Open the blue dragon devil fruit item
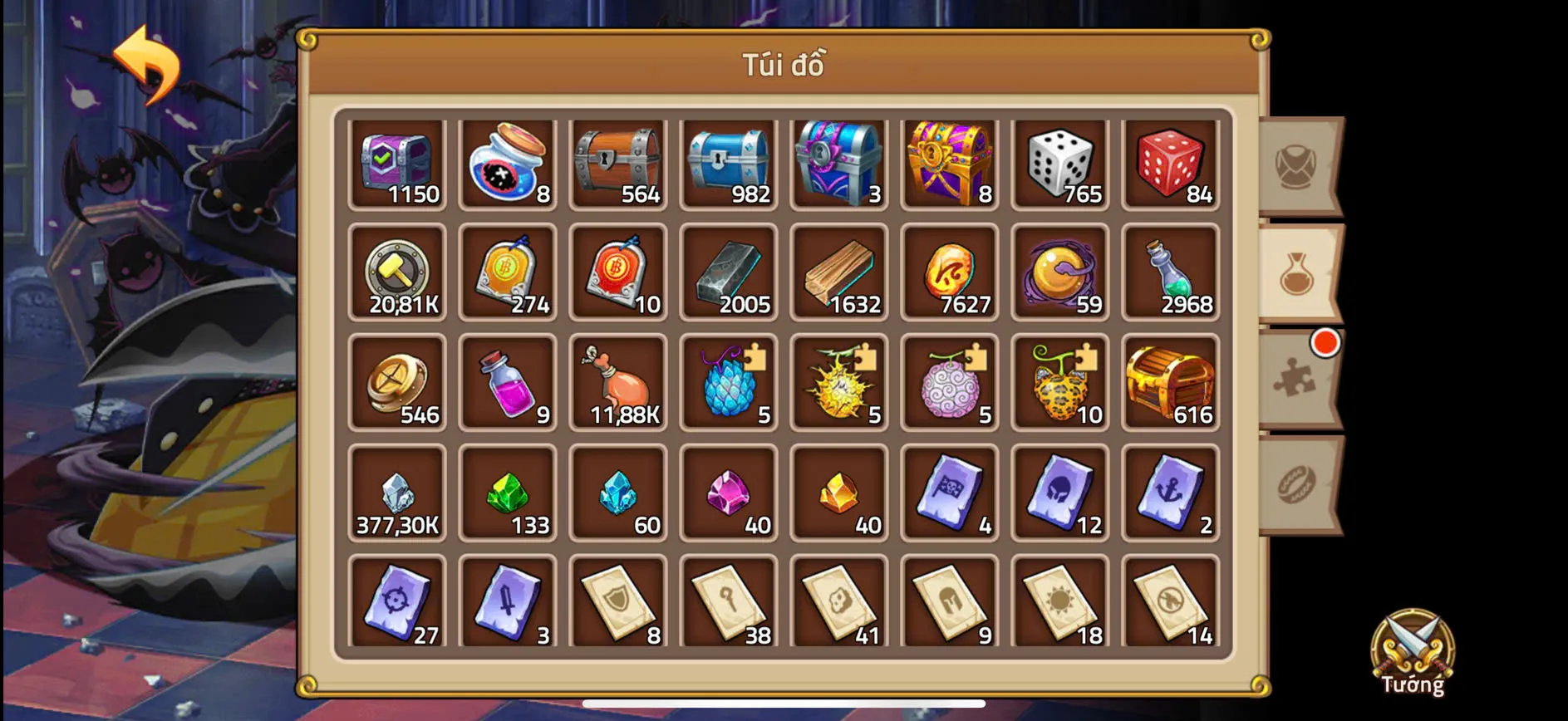 point(729,381)
